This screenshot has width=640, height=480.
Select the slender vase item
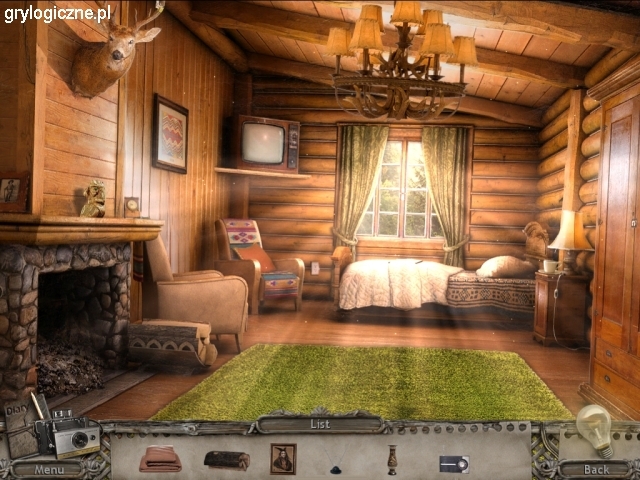pyautogui.click(x=393, y=459)
